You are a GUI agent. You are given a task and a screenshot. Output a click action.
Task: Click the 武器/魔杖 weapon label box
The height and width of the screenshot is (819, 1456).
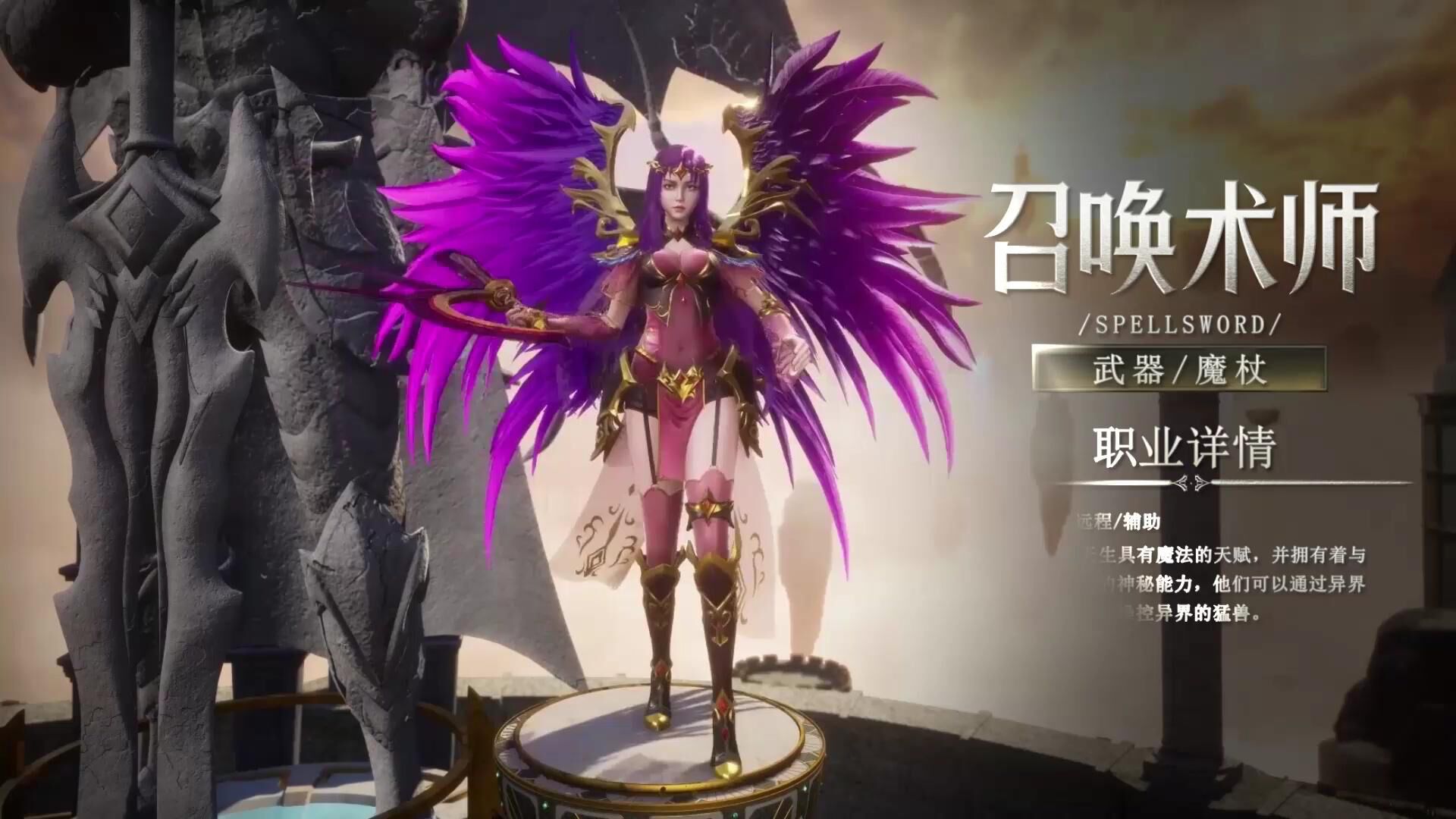pyautogui.click(x=1179, y=370)
